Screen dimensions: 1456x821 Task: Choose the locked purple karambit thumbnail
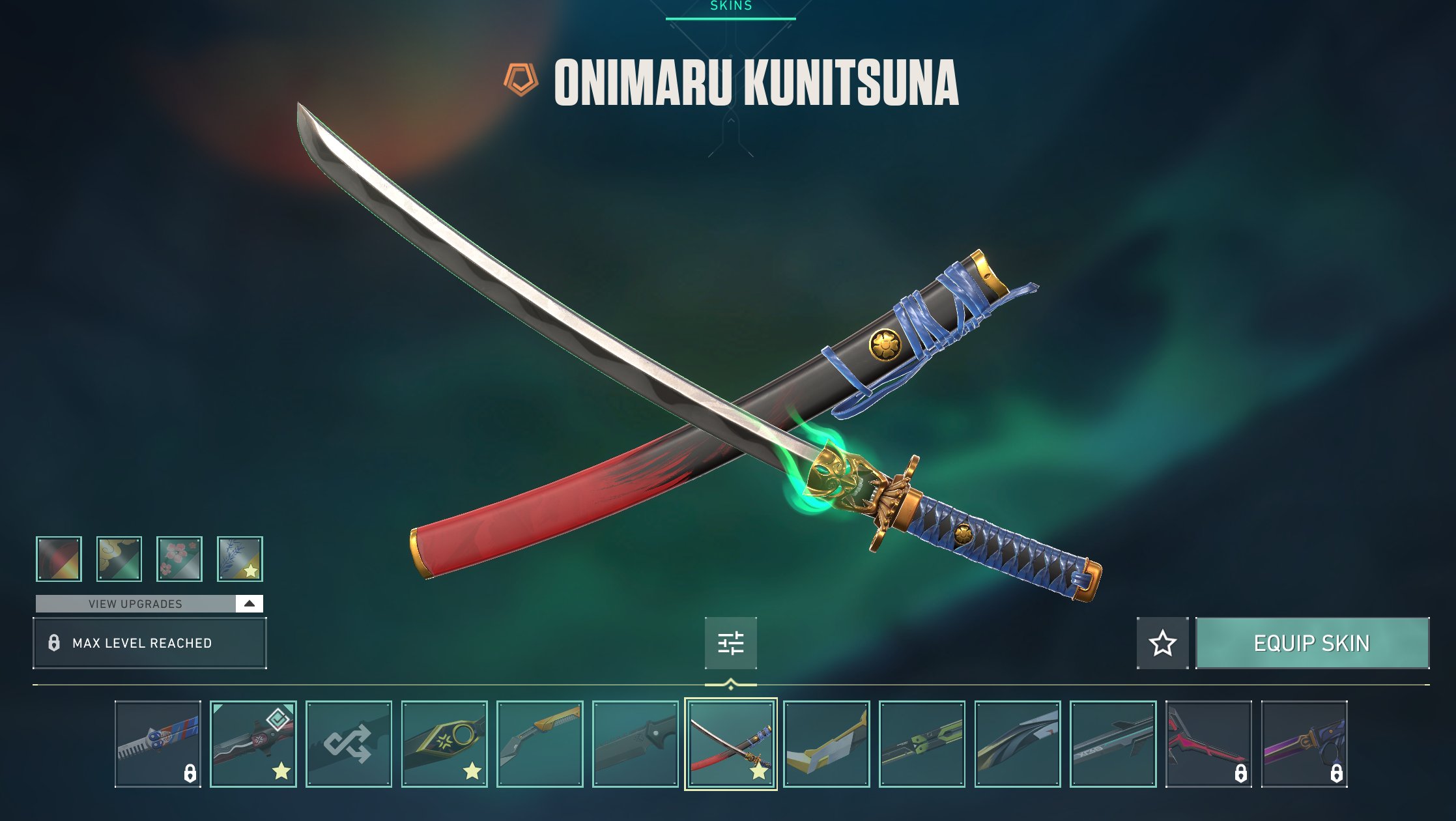[x=1304, y=743]
